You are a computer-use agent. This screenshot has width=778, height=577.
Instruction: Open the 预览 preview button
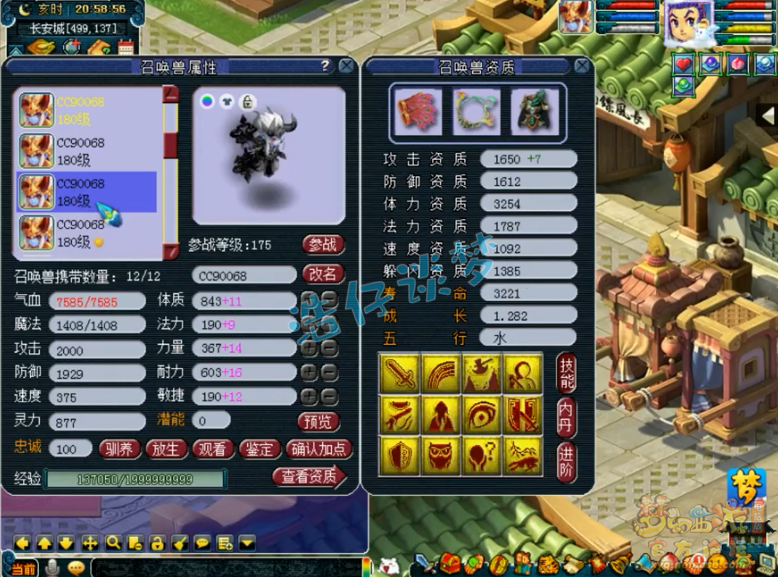pyautogui.click(x=320, y=421)
